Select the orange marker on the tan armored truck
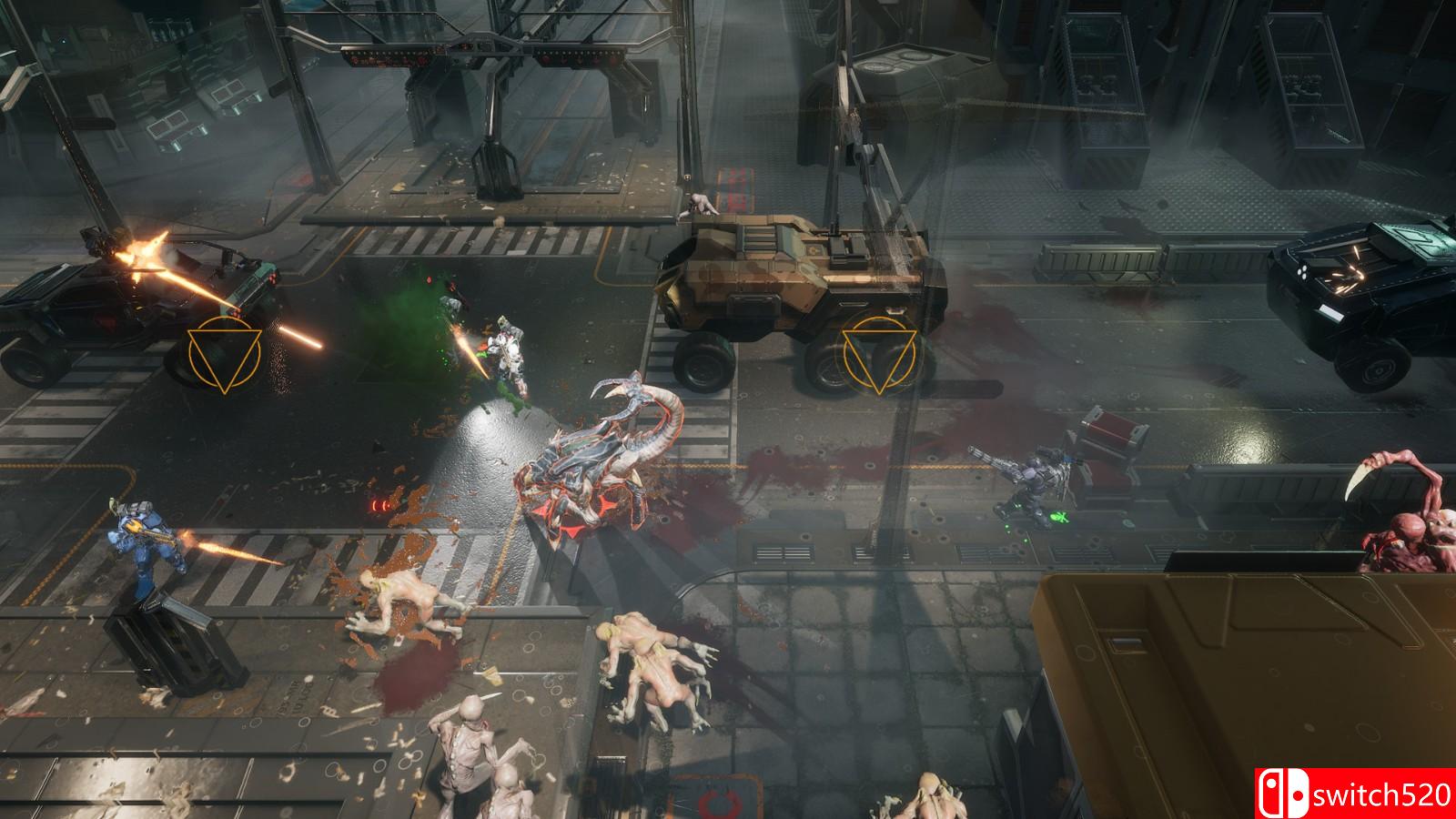Screen dimensions: 1456x819 pos(877,356)
